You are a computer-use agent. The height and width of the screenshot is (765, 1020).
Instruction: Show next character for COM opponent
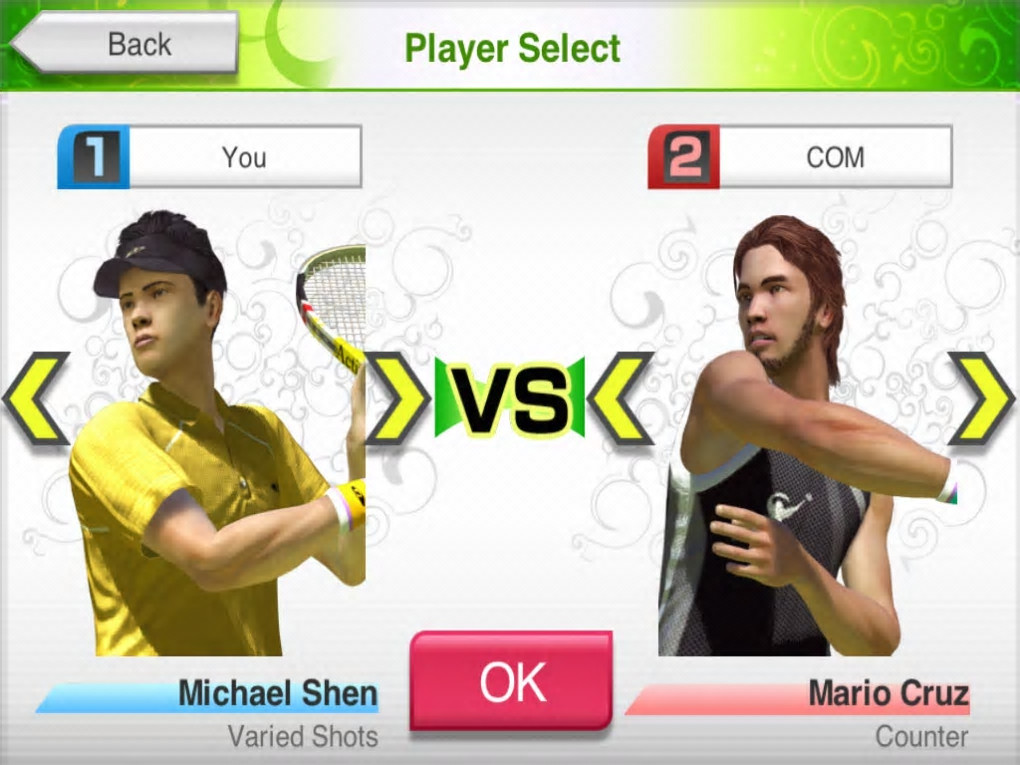983,398
